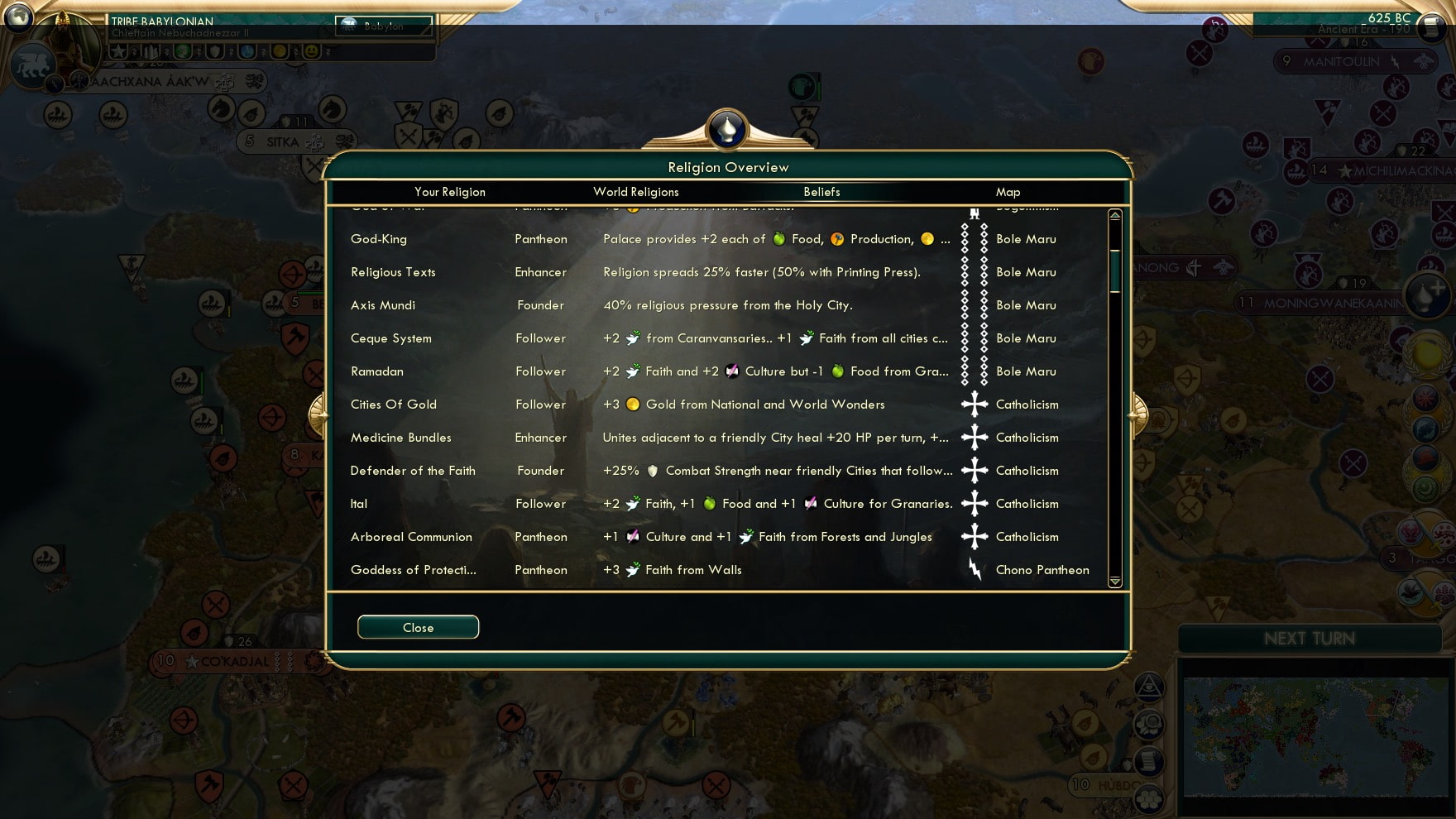The image size is (1456, 819).
Task: Open the Map tab in Religion Overview
Action: pos(1008,192)
